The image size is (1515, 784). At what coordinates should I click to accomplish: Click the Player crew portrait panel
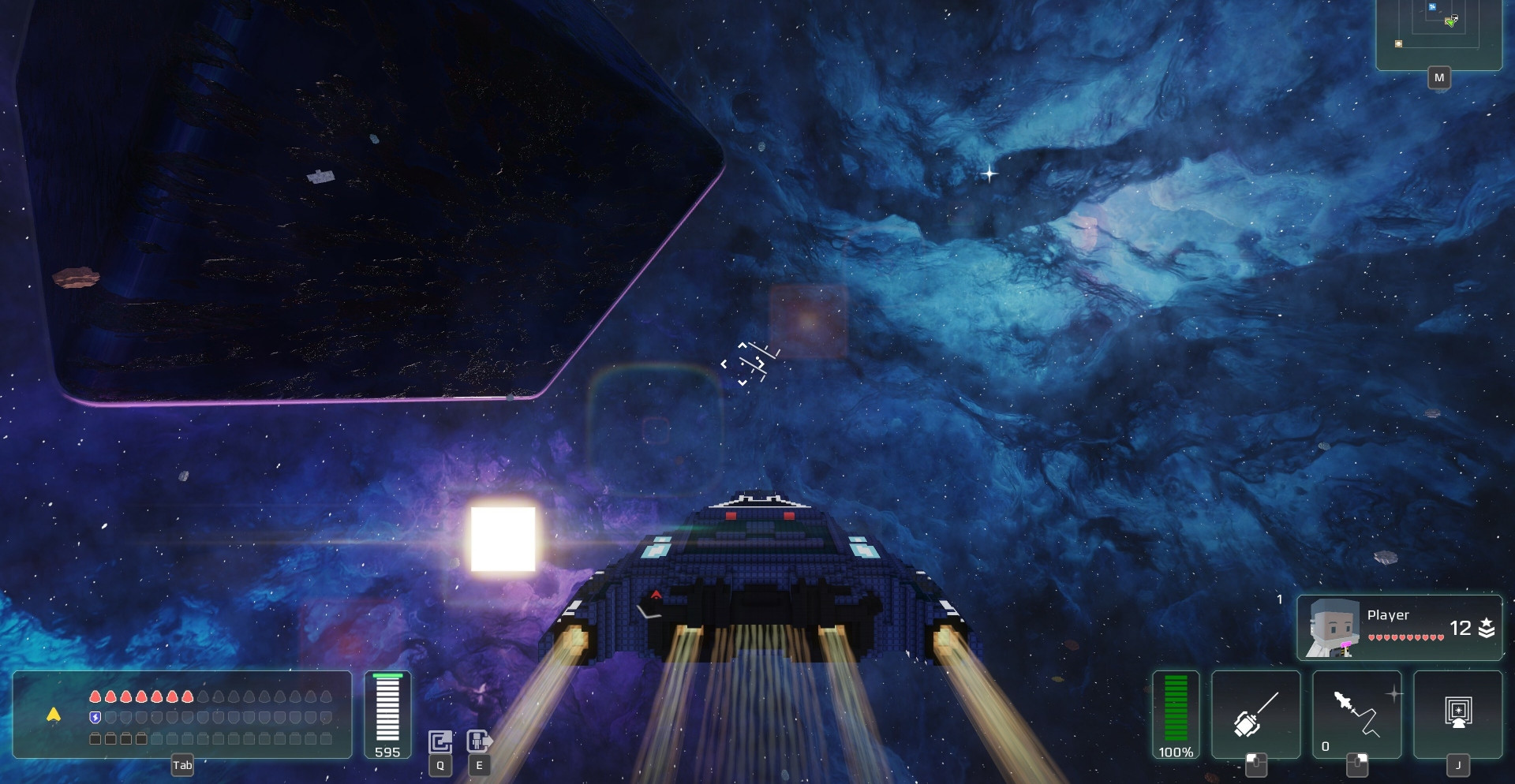1399,628
